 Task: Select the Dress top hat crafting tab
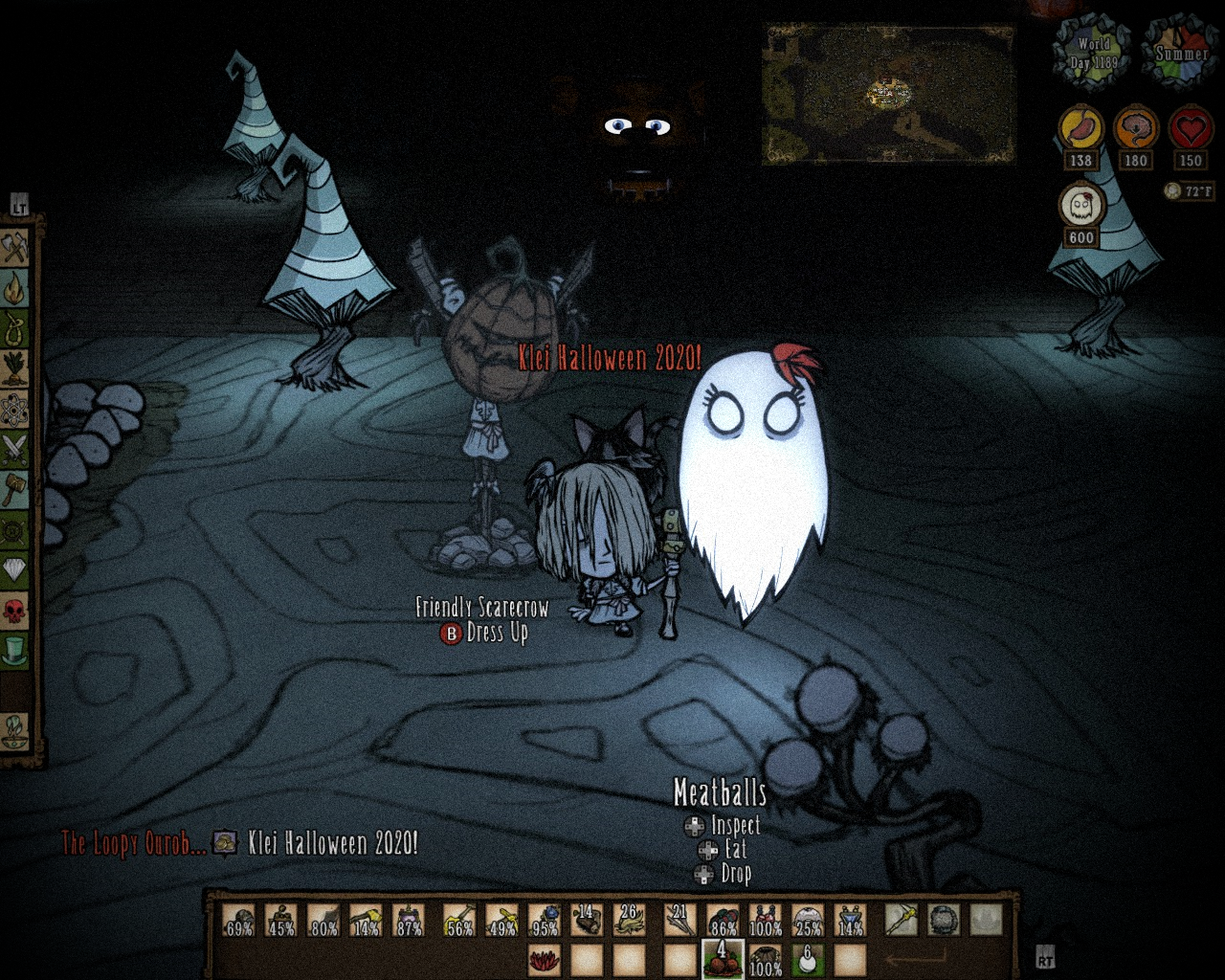tap(15, 650)
